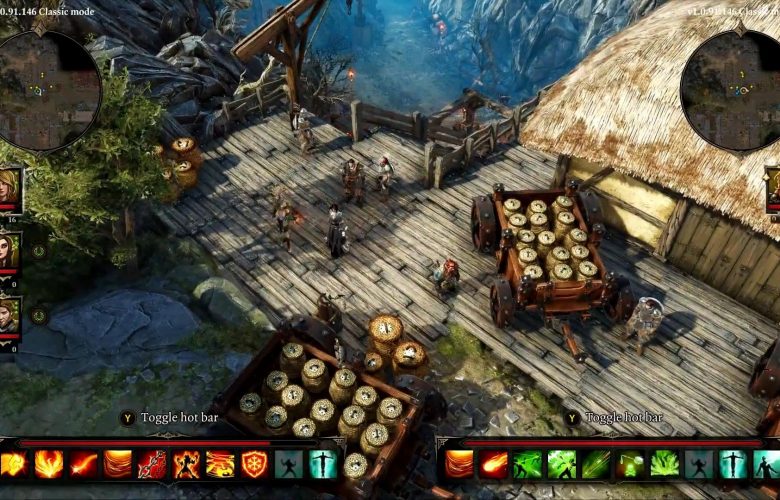780x500 pixels.
Task: Cast the fireball meteor skill
Action: pos(494,464)
